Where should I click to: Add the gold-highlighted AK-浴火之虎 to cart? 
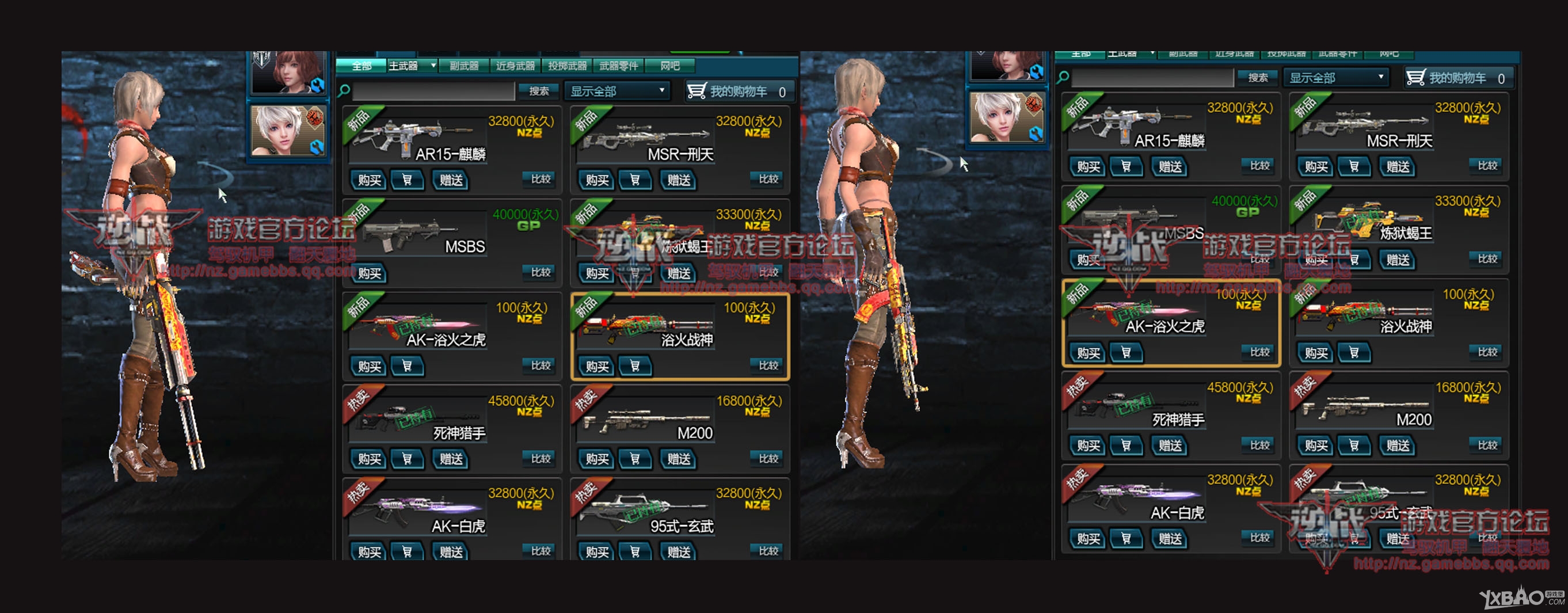tap(1126, 353)
